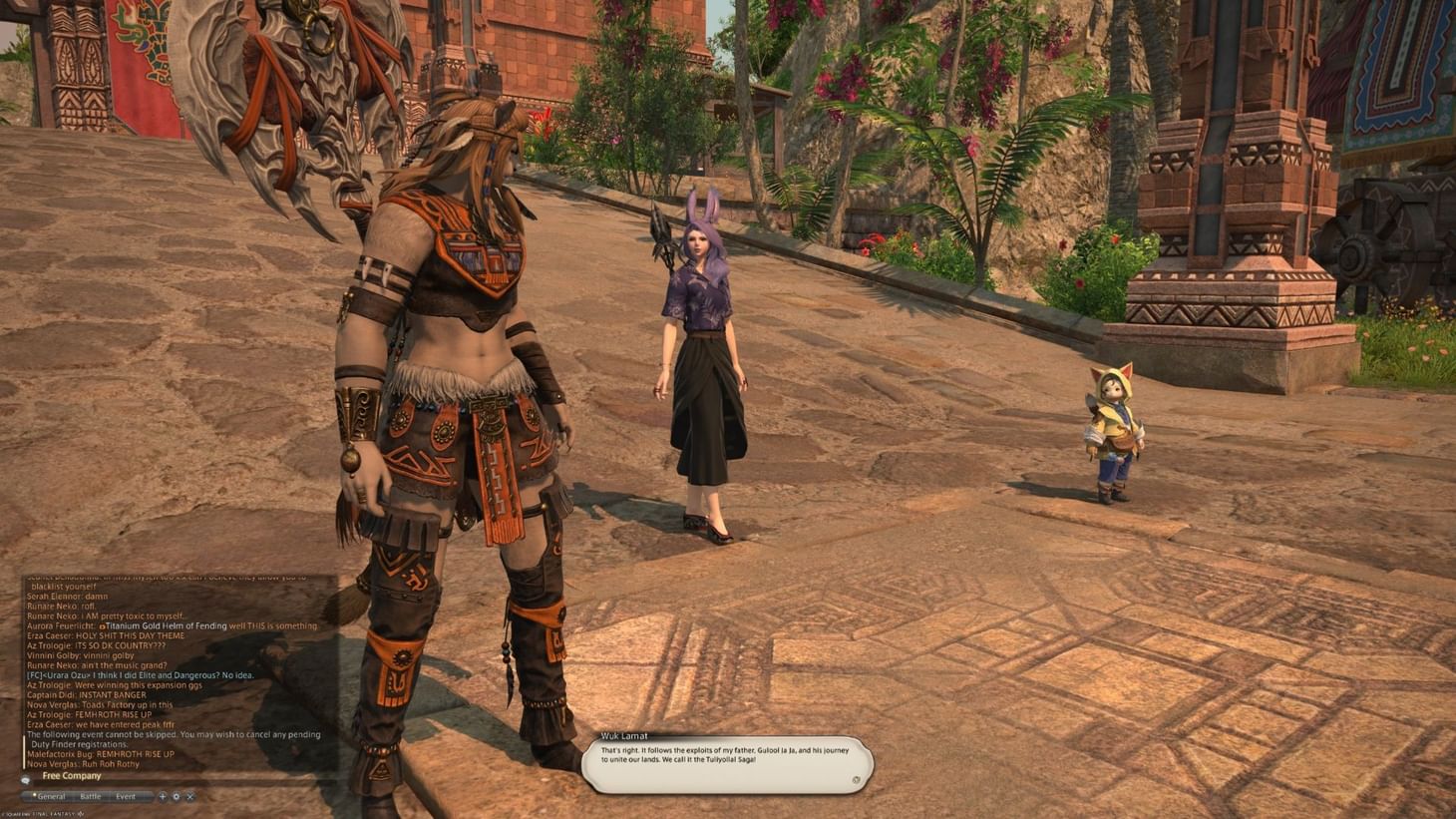Click the unread indicator dot on the General tab
This screenshot has width=1456, height=819.
35,795
